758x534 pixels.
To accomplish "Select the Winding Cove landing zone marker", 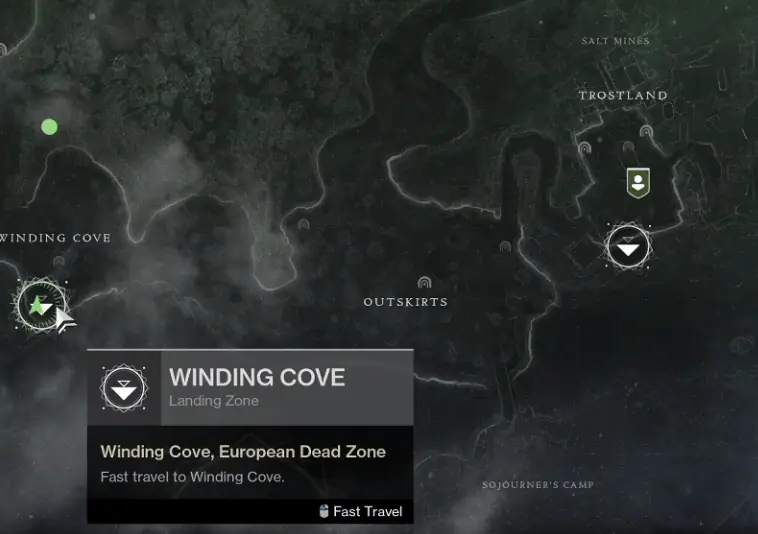I will tap(40, 305).
